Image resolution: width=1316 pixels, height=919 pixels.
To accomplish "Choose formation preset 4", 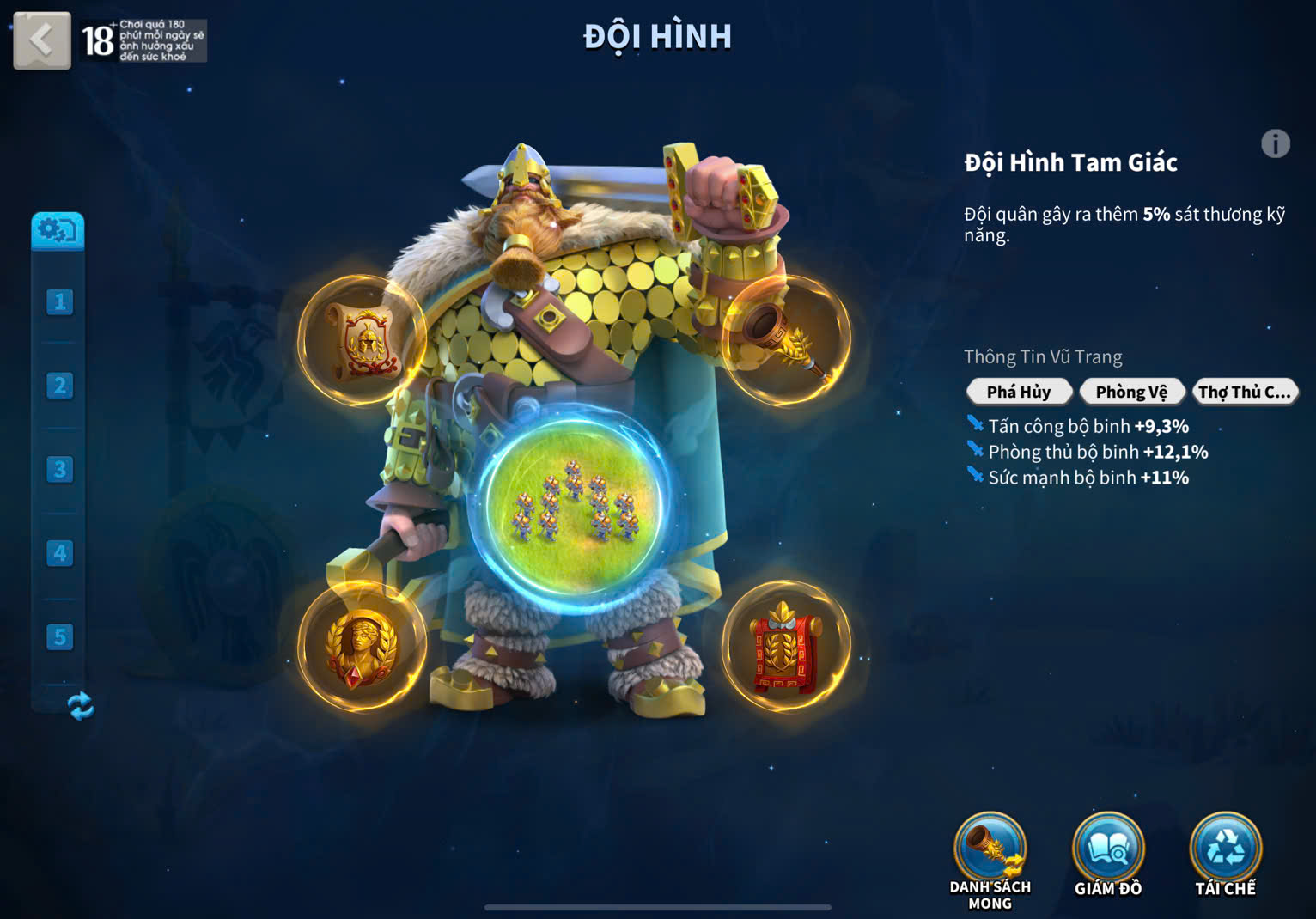I will tap(59, 553).
